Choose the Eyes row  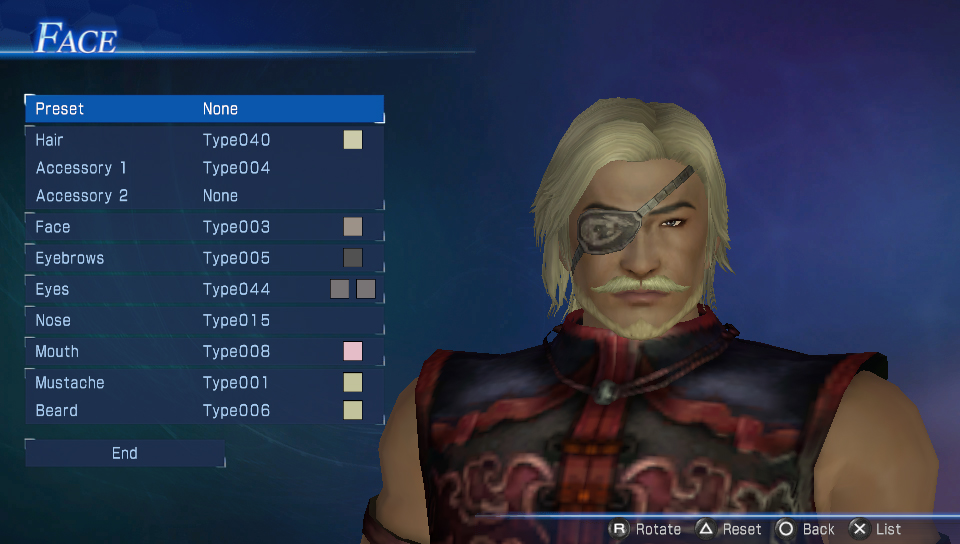click(204, 289)
